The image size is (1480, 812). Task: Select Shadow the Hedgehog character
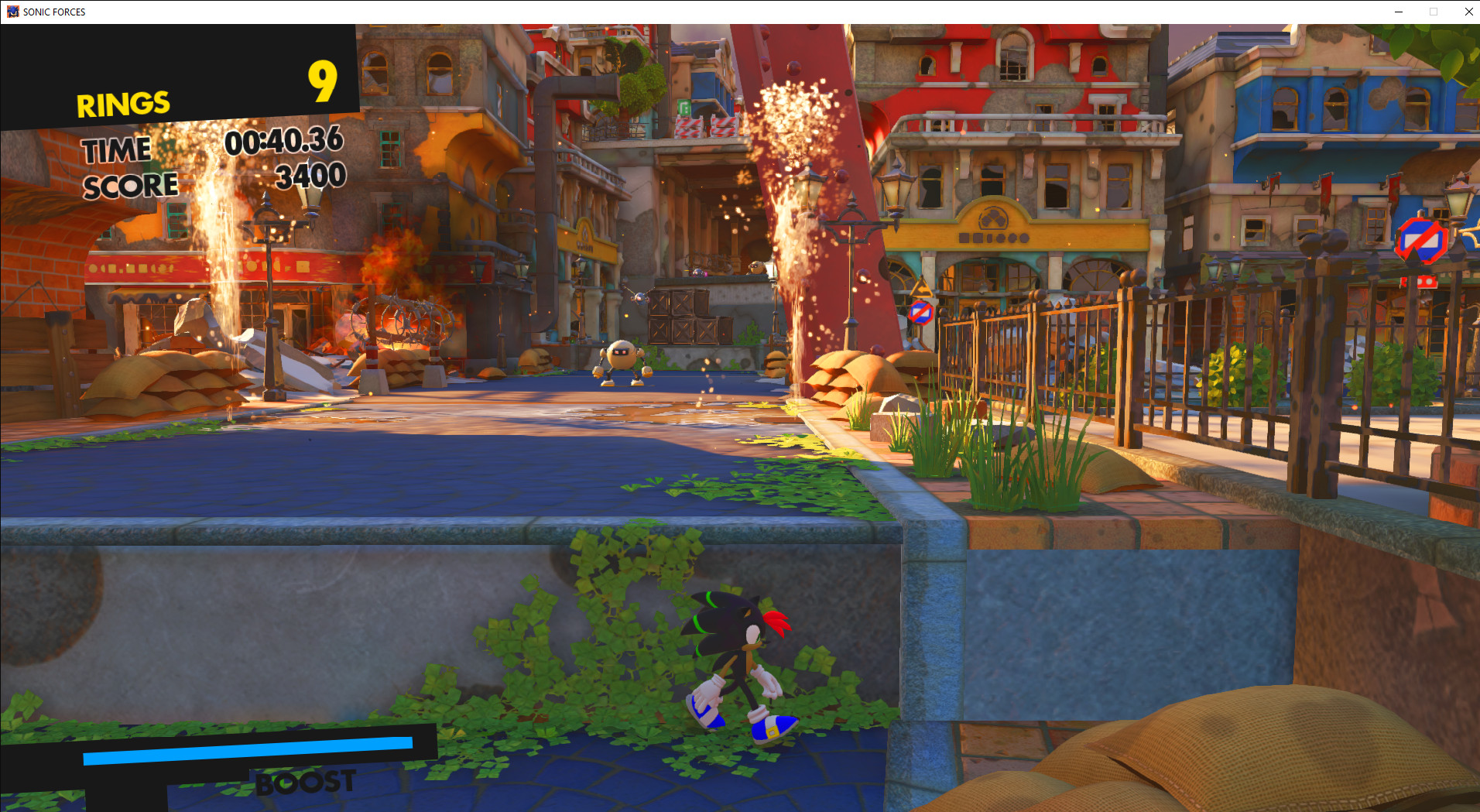pyautogui.click(x=739, y=662)
